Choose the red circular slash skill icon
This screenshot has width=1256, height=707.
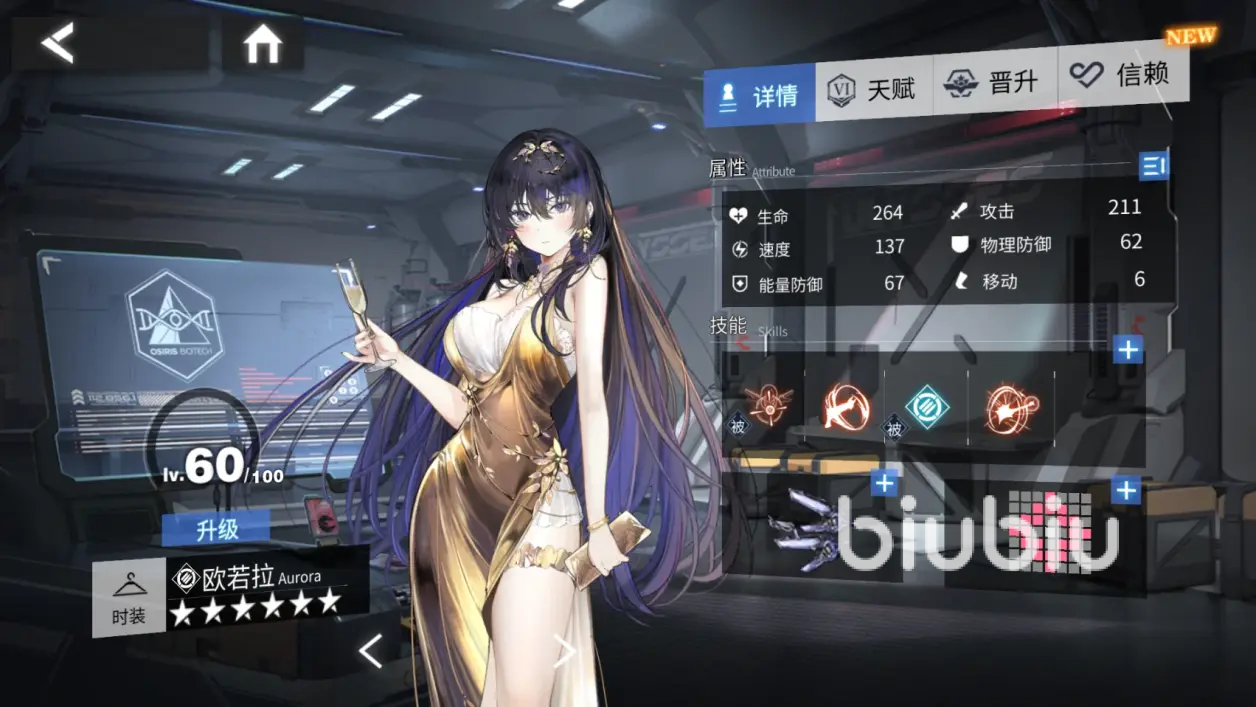click(845, 408)
